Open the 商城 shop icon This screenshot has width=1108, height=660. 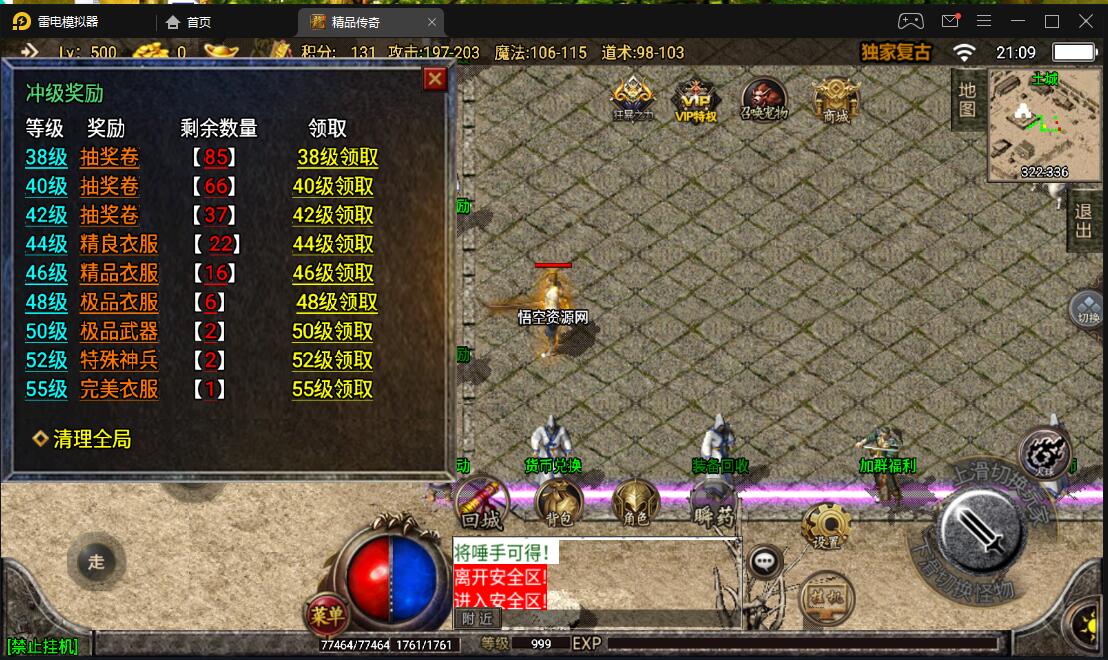click(835, 100)
